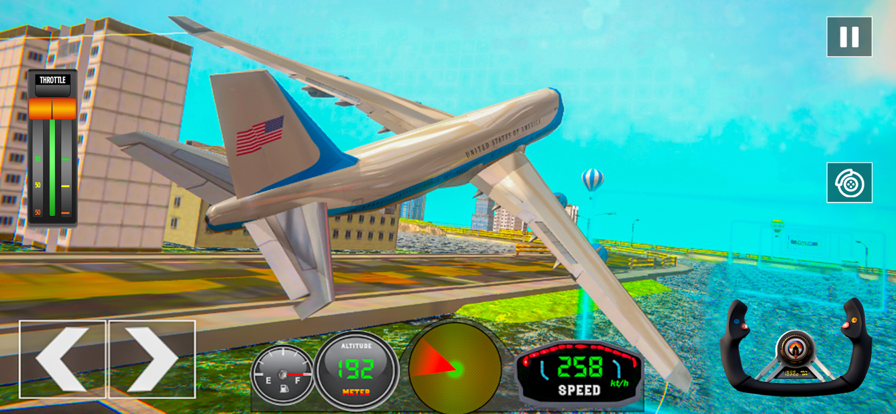The image size is (896, 414).
Task: Click the flight yoke steering control
Action: click(796, 346)
